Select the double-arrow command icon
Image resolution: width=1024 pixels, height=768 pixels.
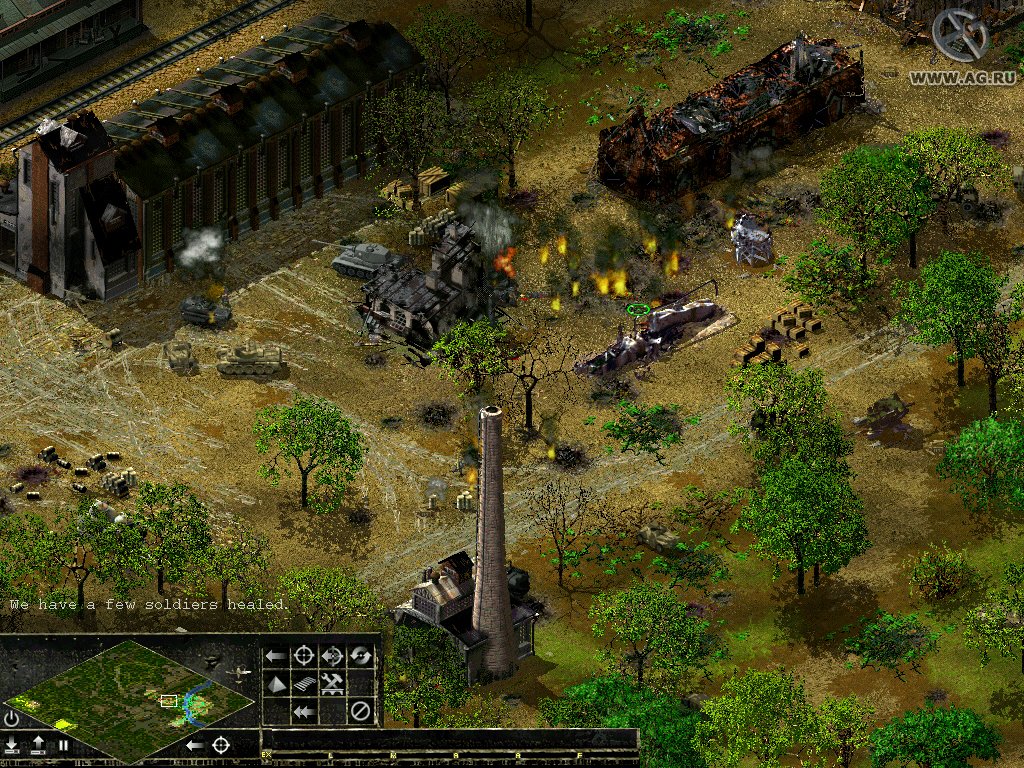[x=304, y=712]
